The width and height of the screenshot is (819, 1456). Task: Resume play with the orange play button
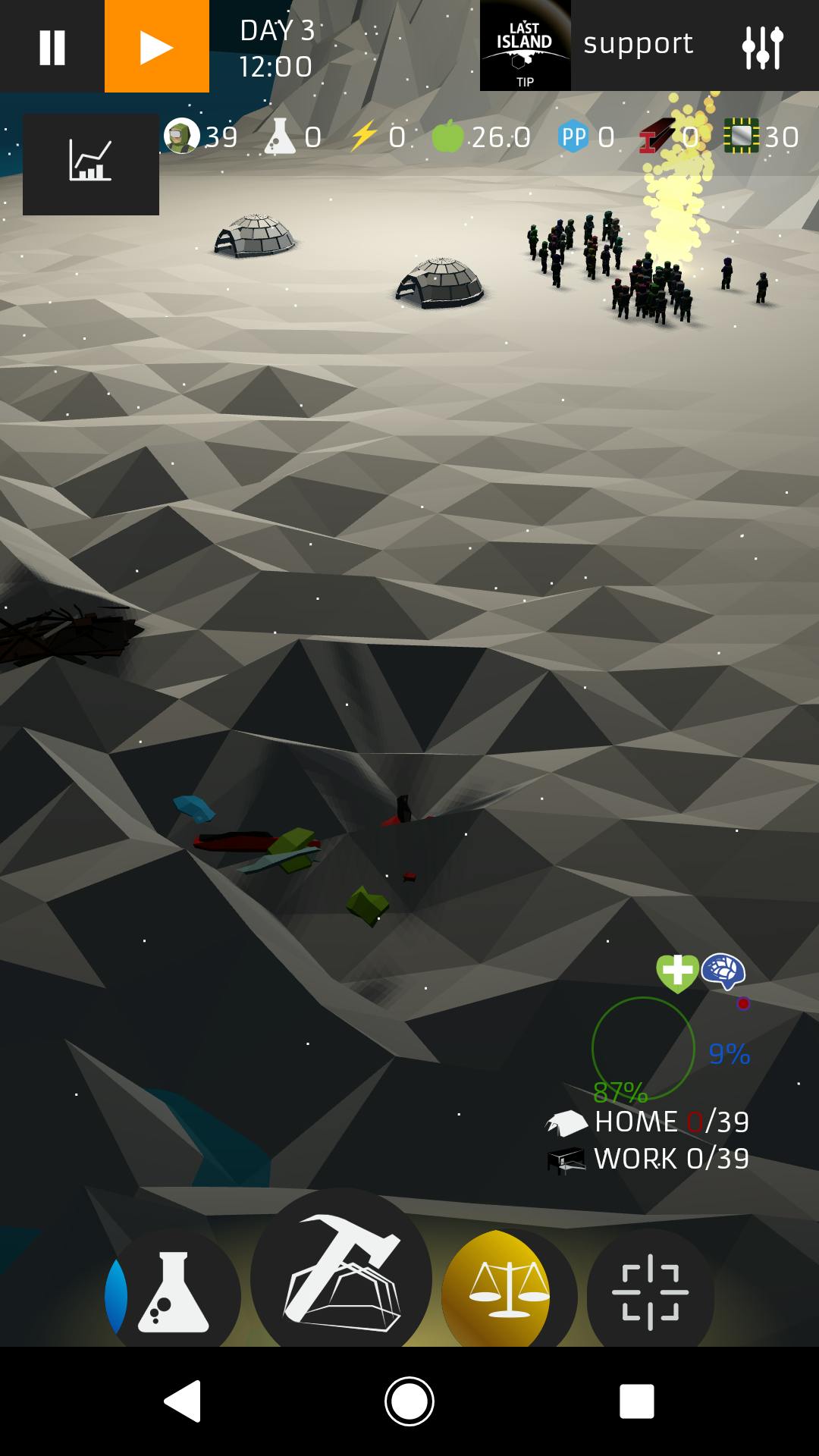coord(157,47)
